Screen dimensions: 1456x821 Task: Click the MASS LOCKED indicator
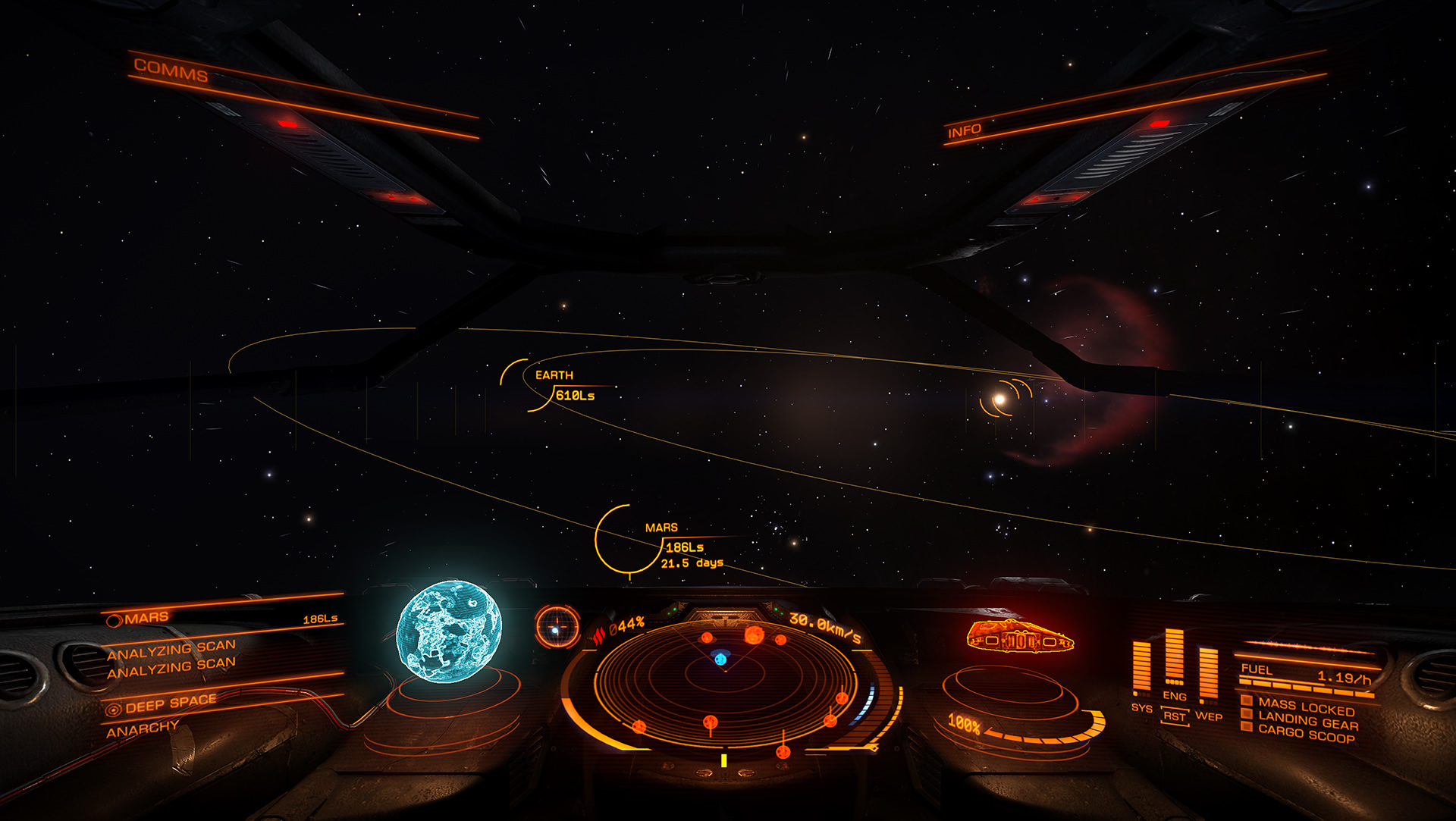(x=1305, y=707)
